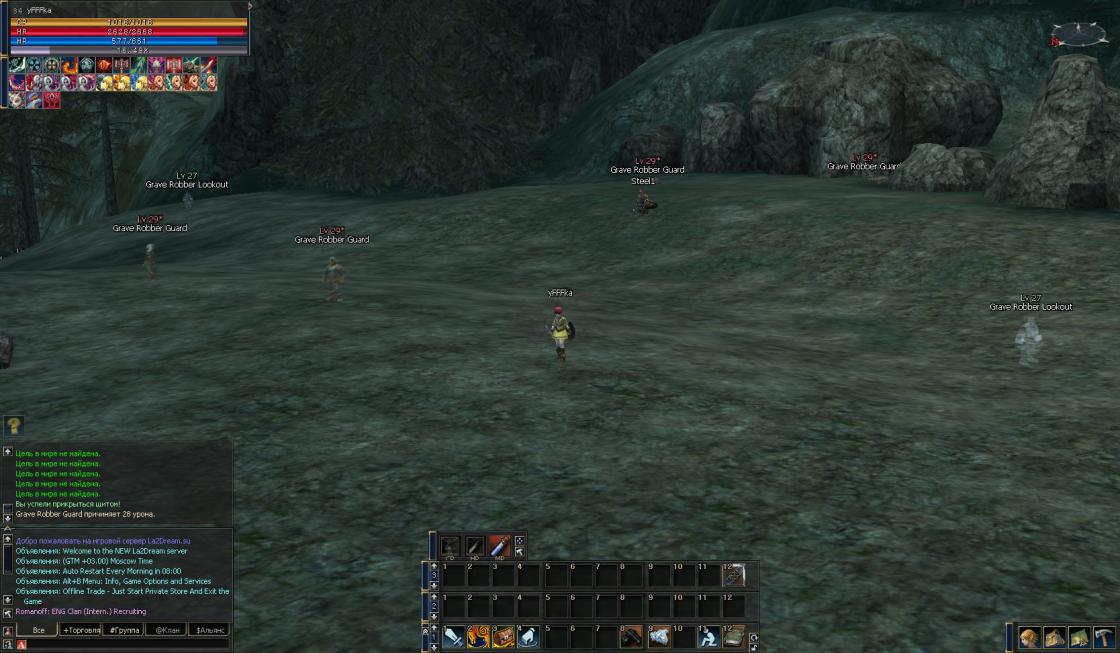
Task: Open the +Торговля trade chat tab
Action: click(x=81, y=630)
